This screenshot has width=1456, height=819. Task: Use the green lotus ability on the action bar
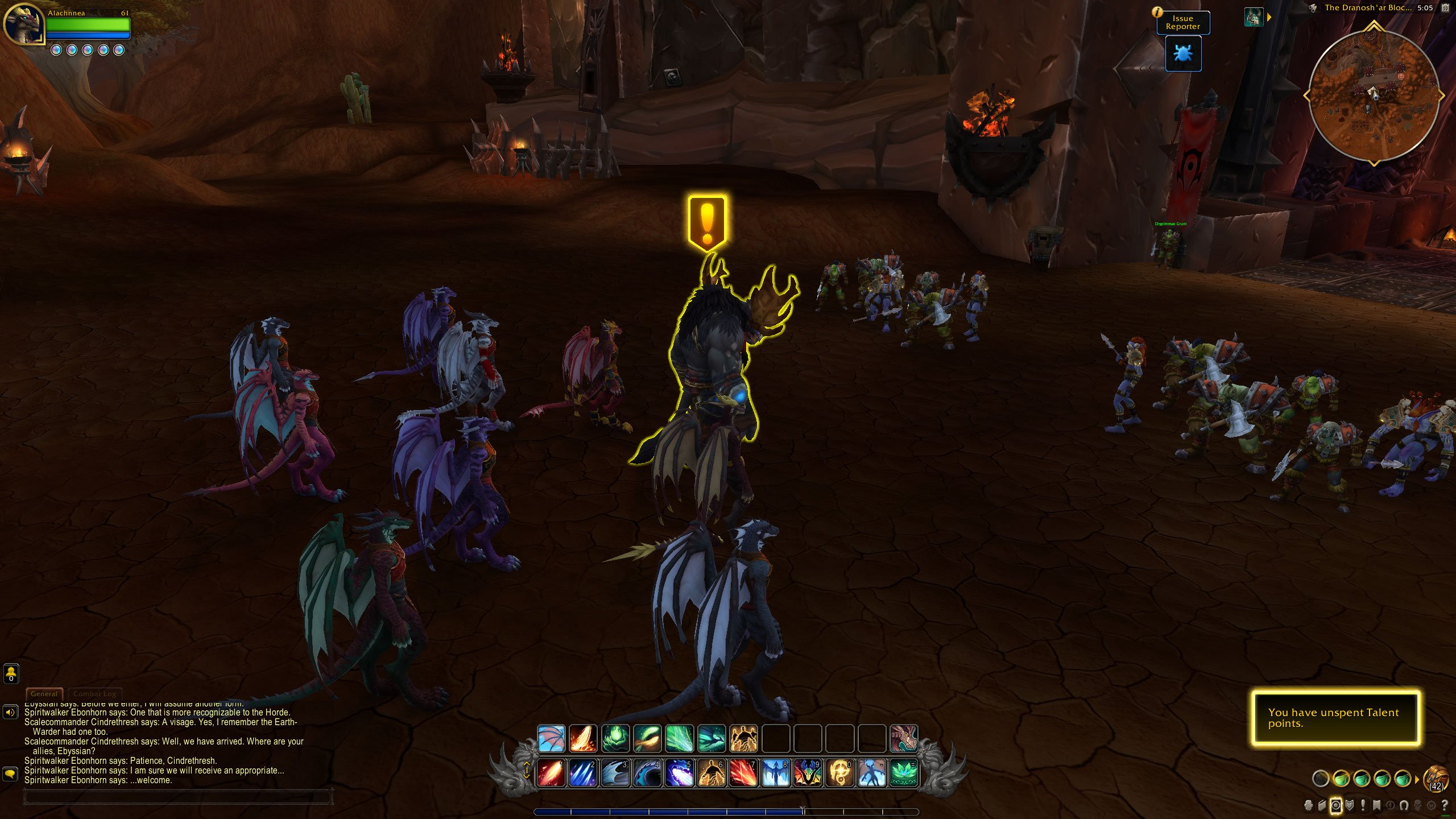click(x=903, y=773)
